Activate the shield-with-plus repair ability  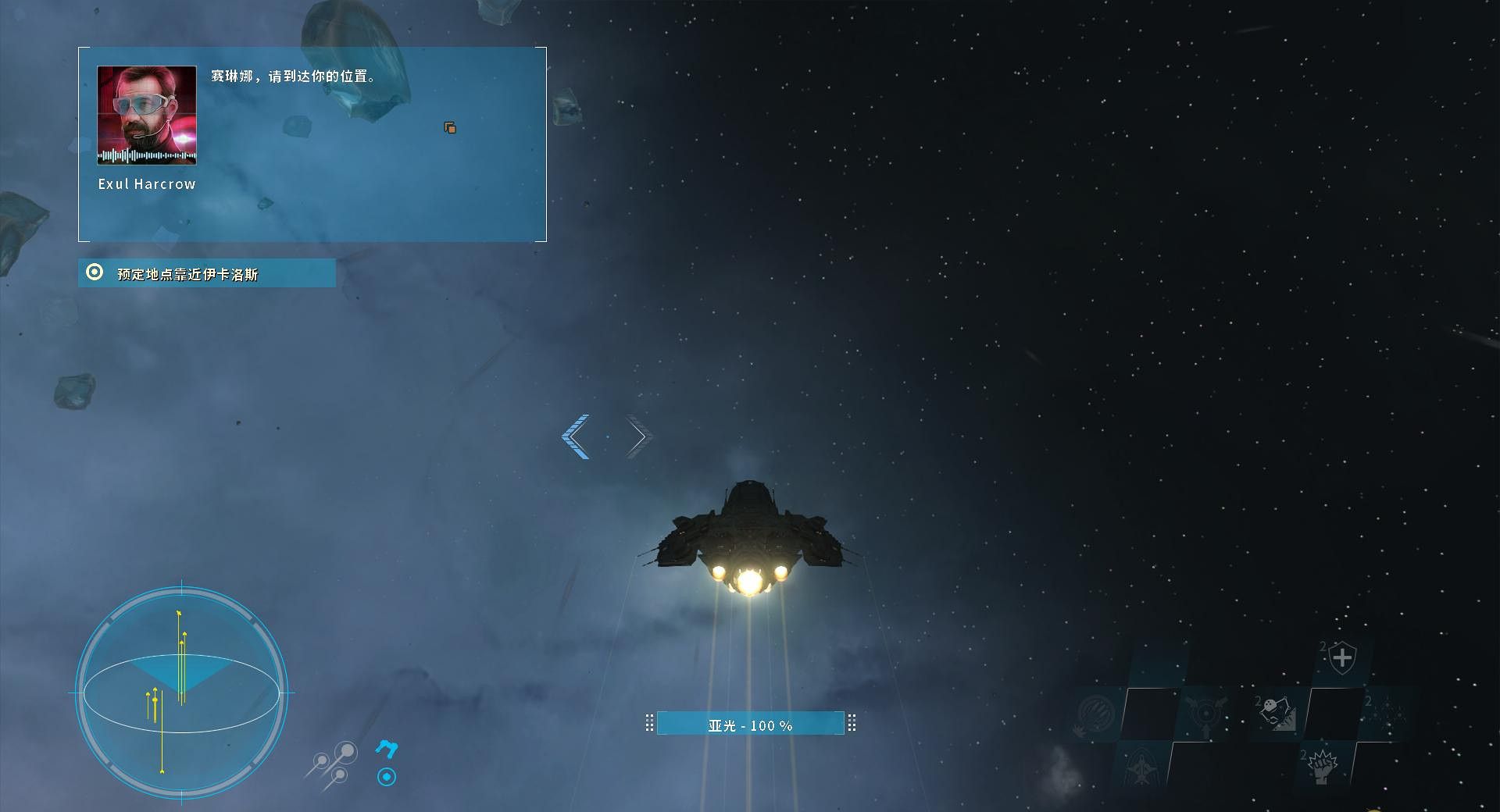click(x=1341, y=658)
